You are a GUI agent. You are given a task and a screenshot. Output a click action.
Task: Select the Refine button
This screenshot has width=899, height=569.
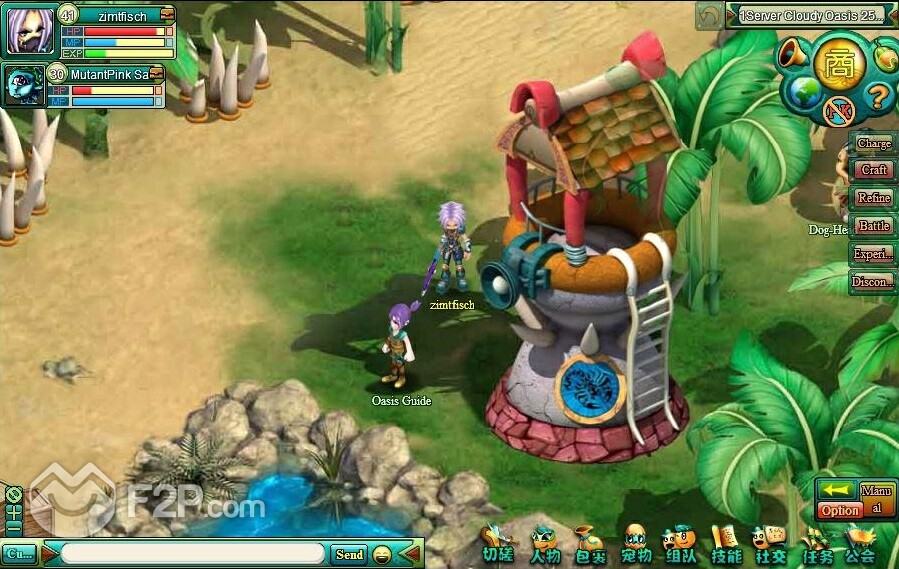[873, 198]
